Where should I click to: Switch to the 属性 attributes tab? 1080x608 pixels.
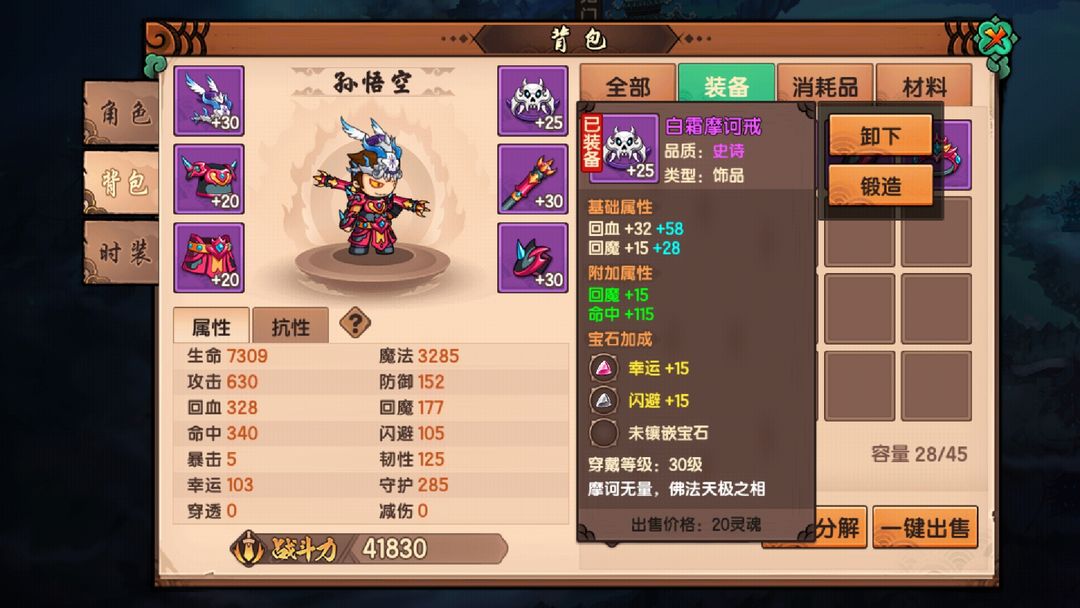pyautogui.click(x=210, y=326)
